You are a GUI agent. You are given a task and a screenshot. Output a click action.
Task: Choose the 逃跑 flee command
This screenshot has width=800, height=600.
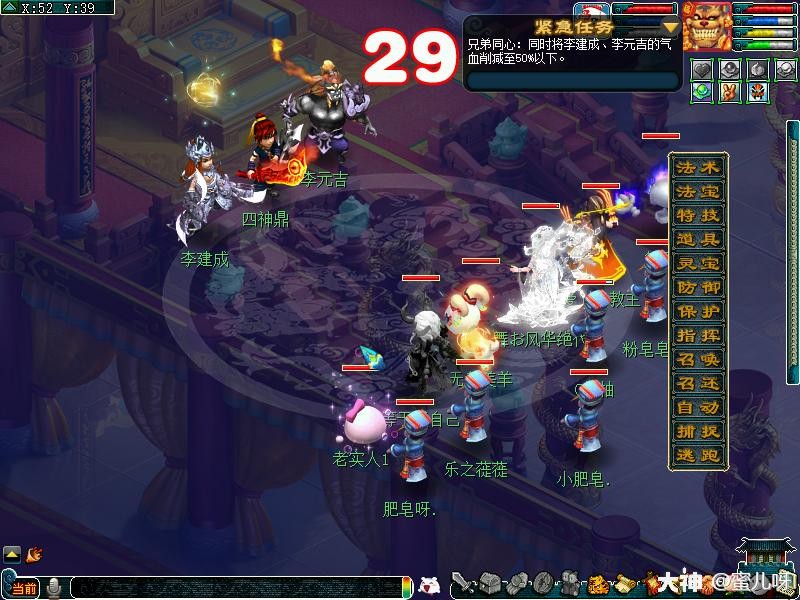tap(698, 455)
